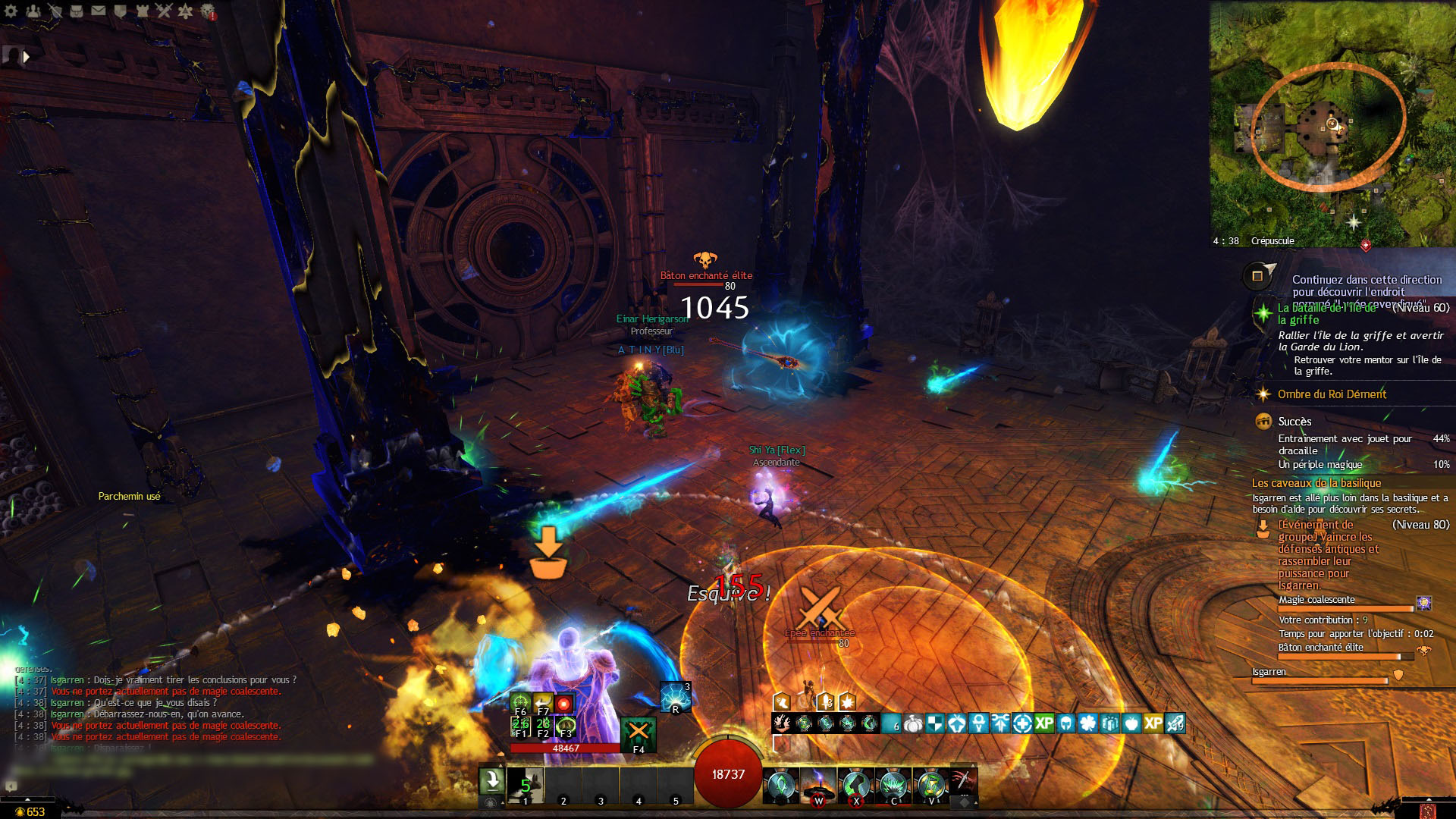Open the contacts and LFG panel
Image resolution: width=1456 pixels, height=819 pixels.
pos(33,11)
